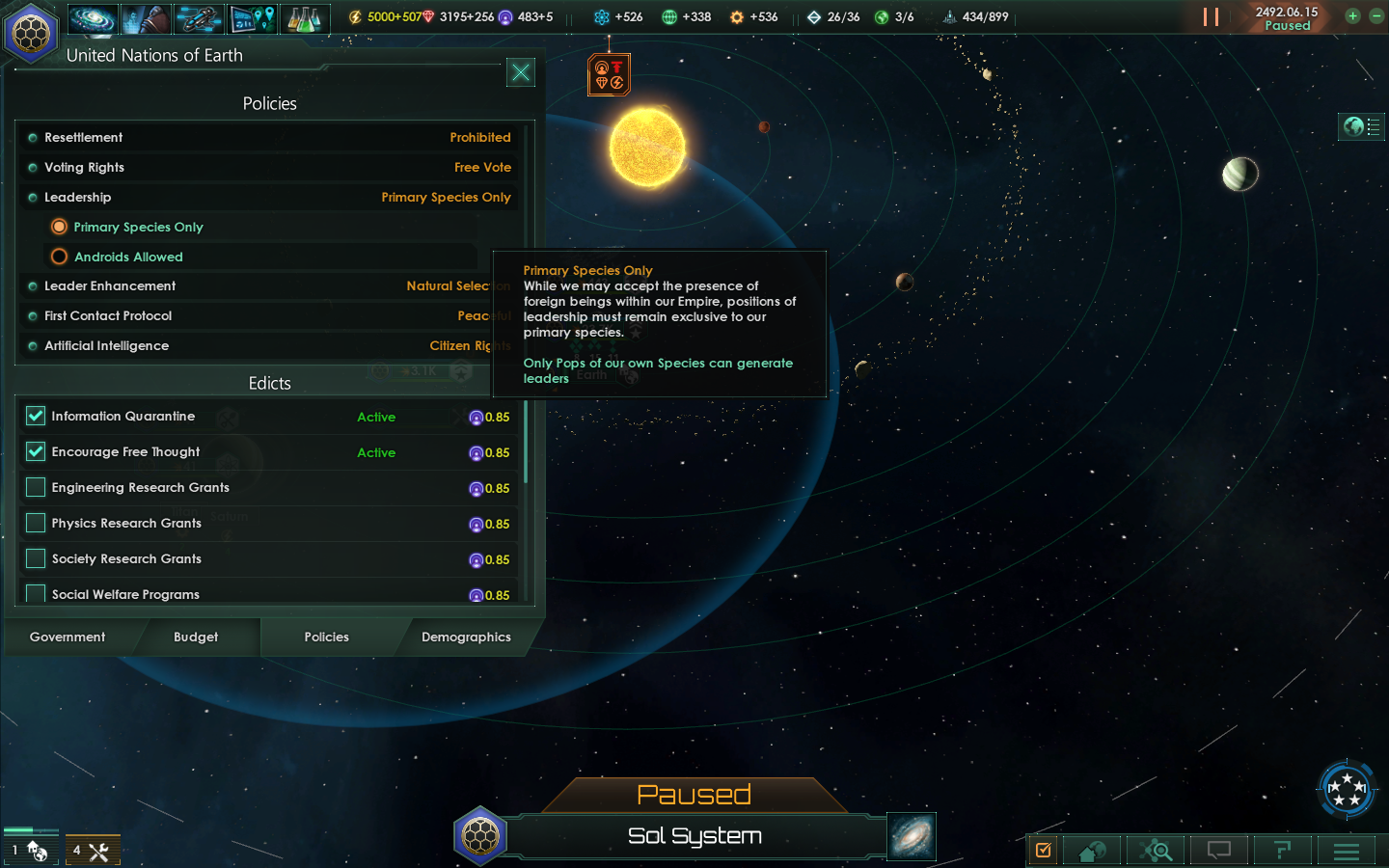
Task: Disable the Information Quarantine edict
Action: pyautogui.click(x=36, y=416)
